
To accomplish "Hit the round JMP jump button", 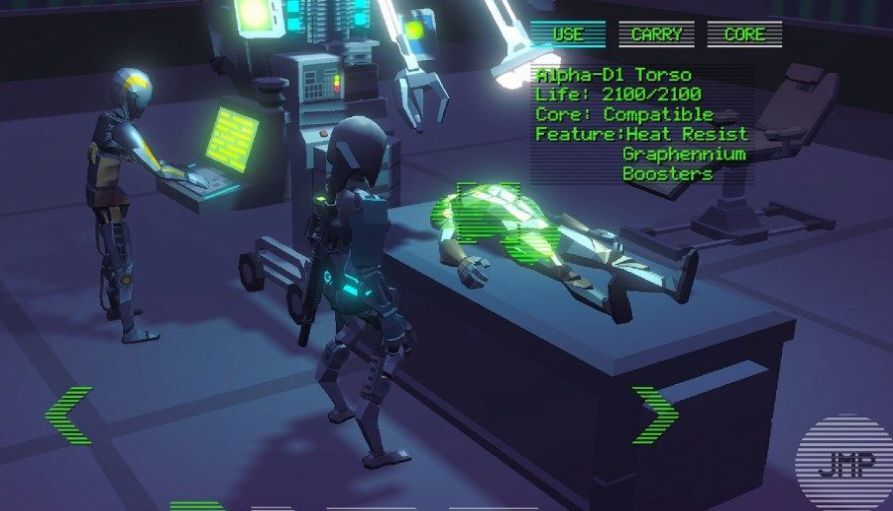I will [x=842, y=464].
